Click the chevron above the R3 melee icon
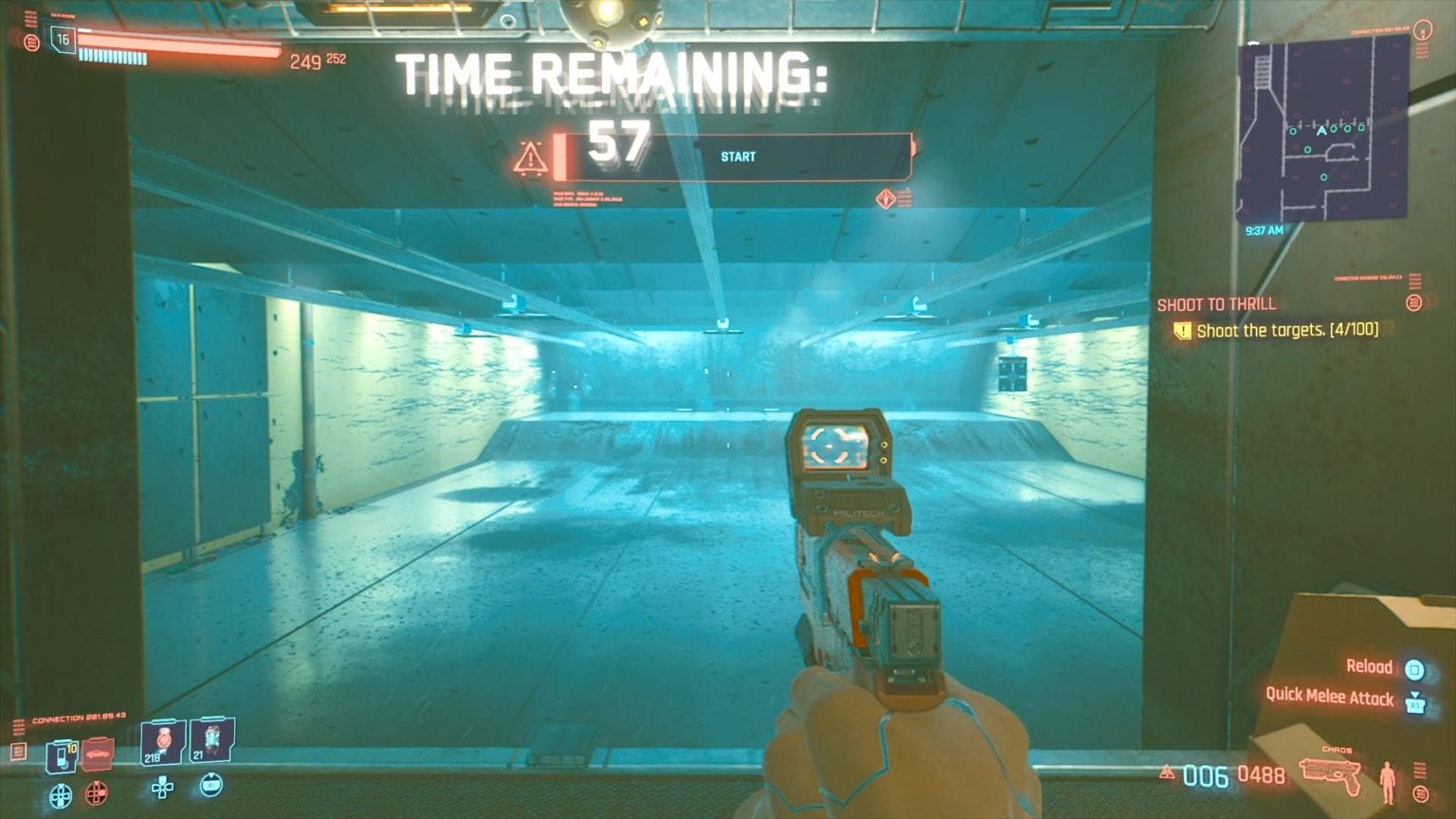Screen dimensions: 1456x819 (x=1415, y=694)
